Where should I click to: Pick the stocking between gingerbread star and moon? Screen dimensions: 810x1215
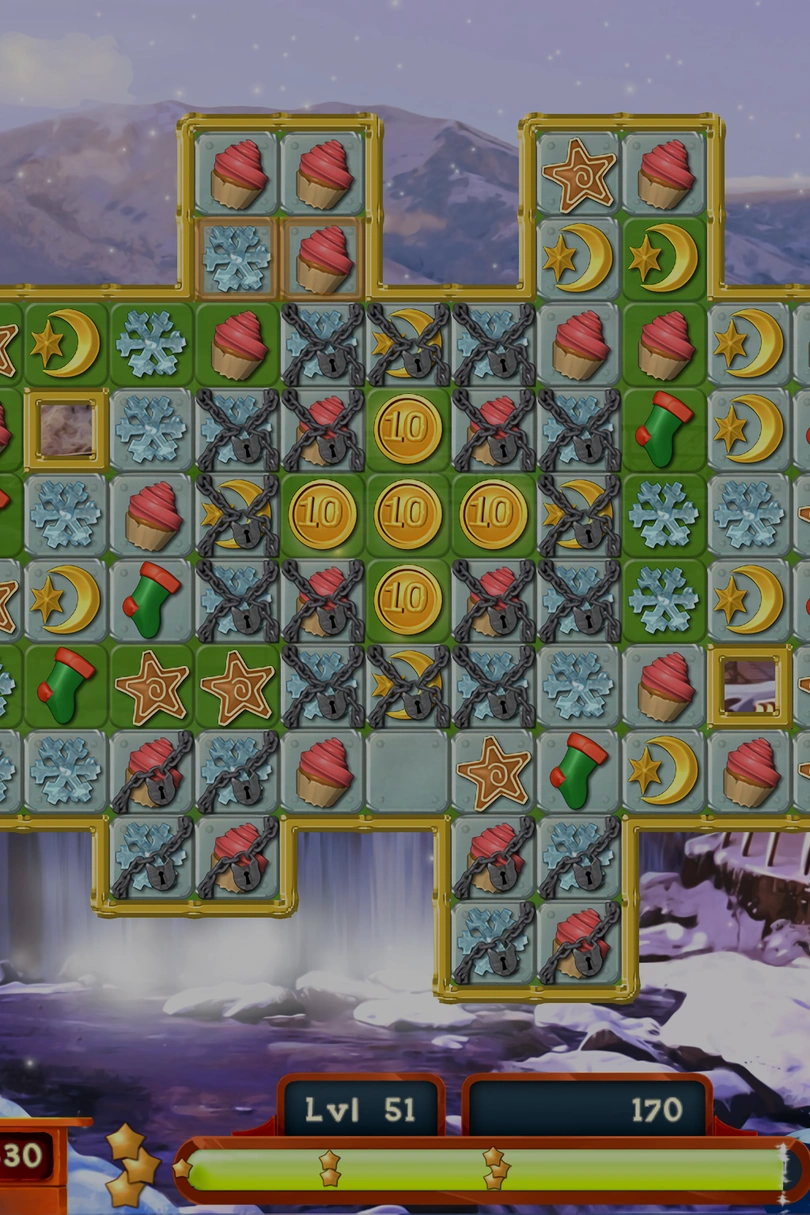578,770
